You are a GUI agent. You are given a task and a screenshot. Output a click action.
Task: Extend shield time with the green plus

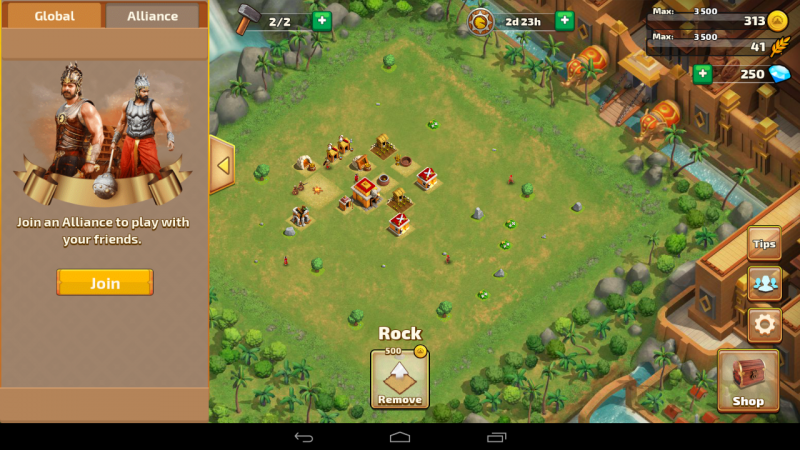(x=564, y=21)
